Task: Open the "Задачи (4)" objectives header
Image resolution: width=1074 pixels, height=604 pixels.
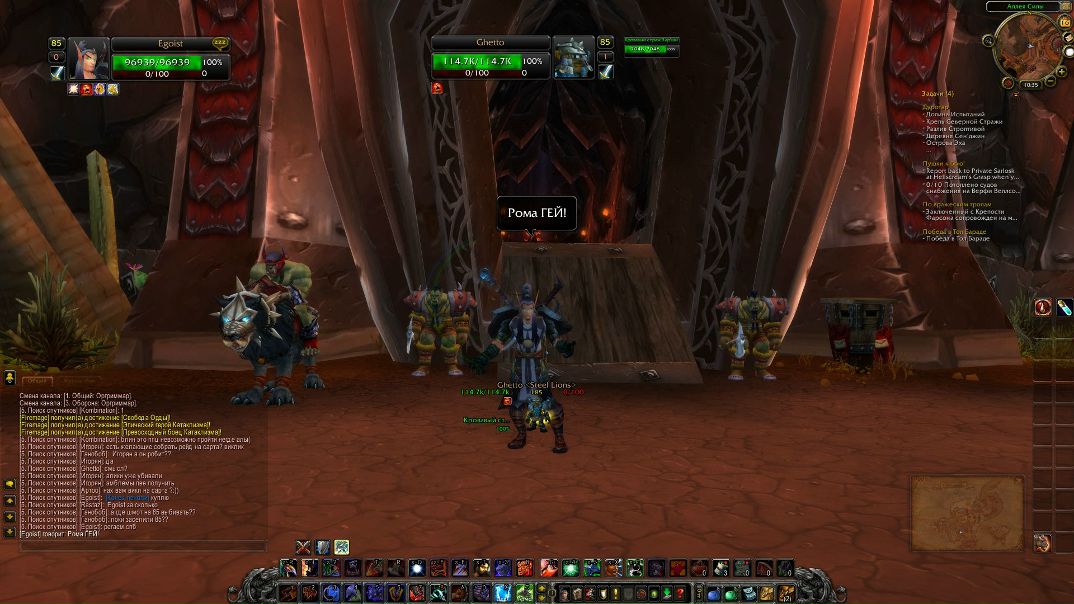Action: point(938,94)
